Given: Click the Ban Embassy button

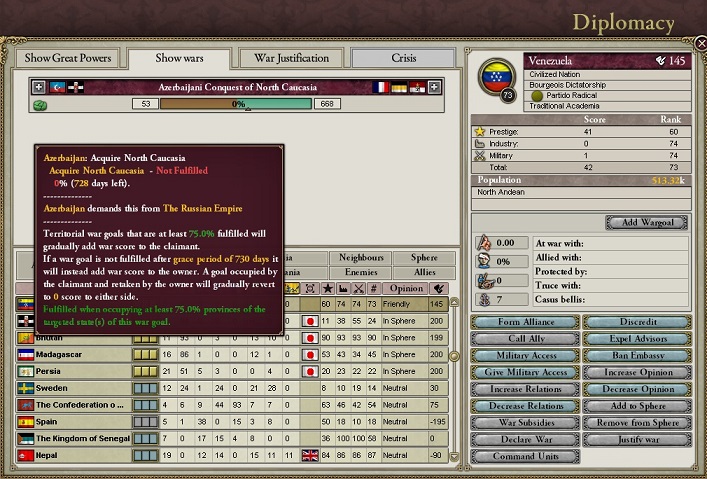Looking at the screenshot, I should [635, 356].
